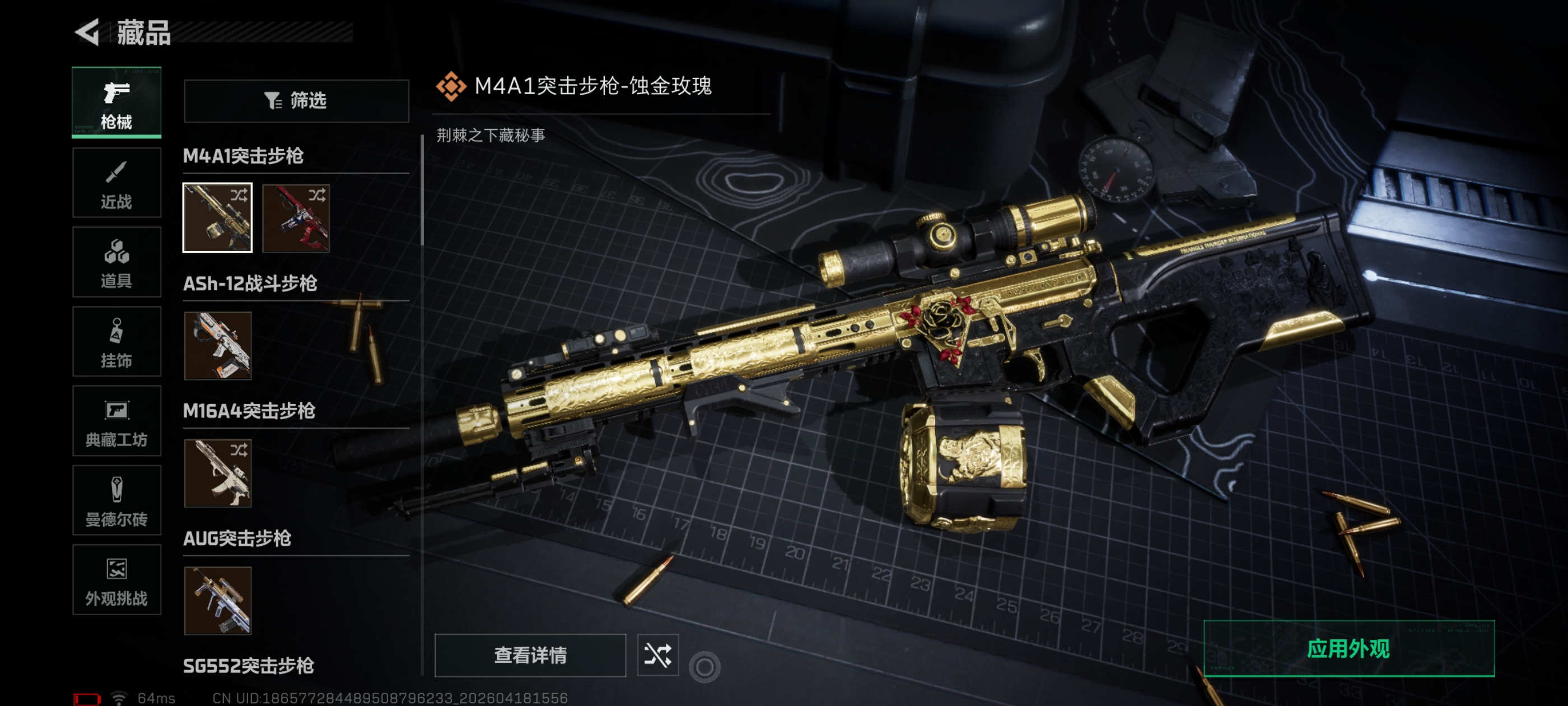Open the 典藏工坊 workshop tab

point(116,421)
